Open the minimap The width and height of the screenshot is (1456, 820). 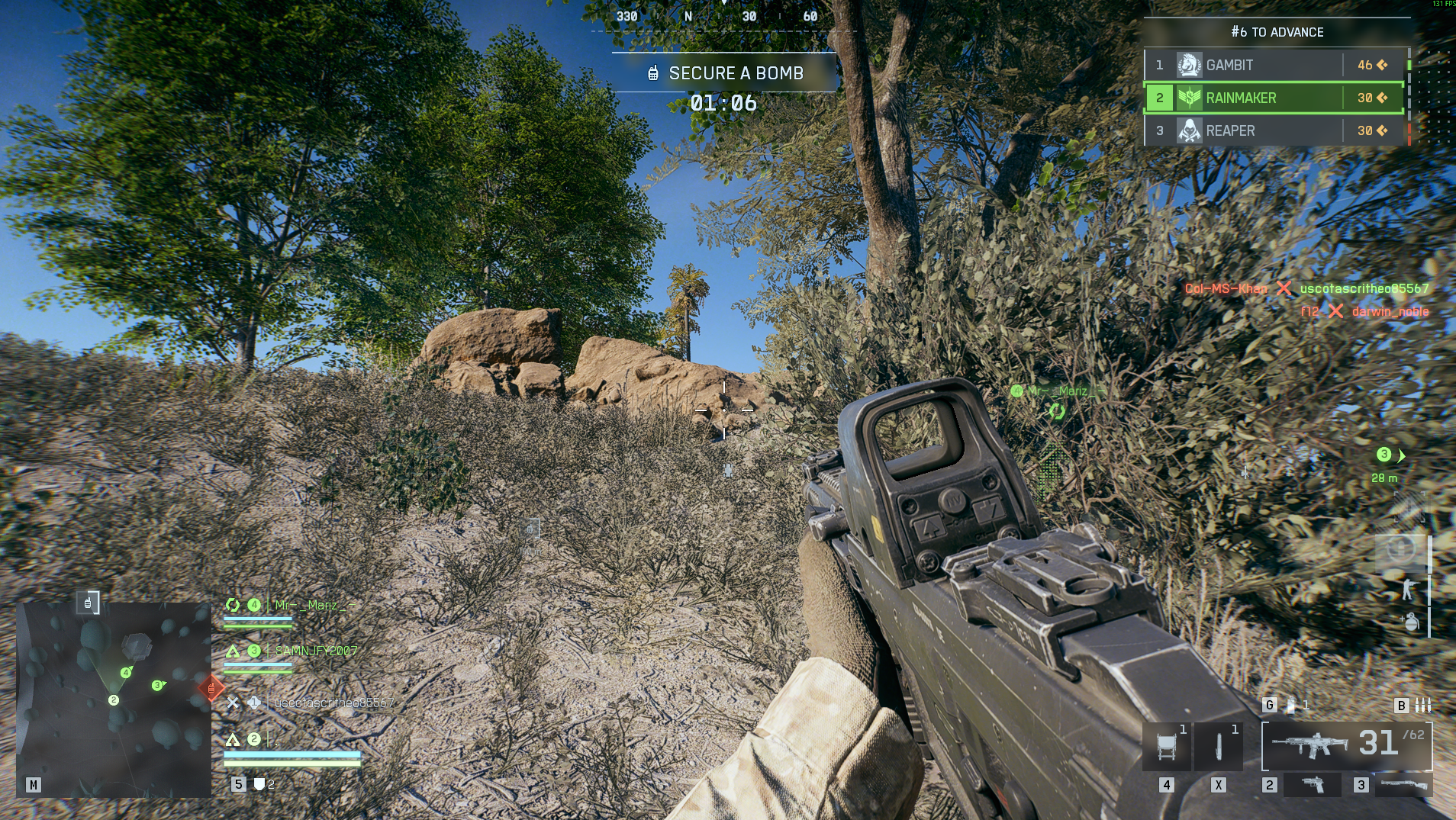(x=114, y=699)
